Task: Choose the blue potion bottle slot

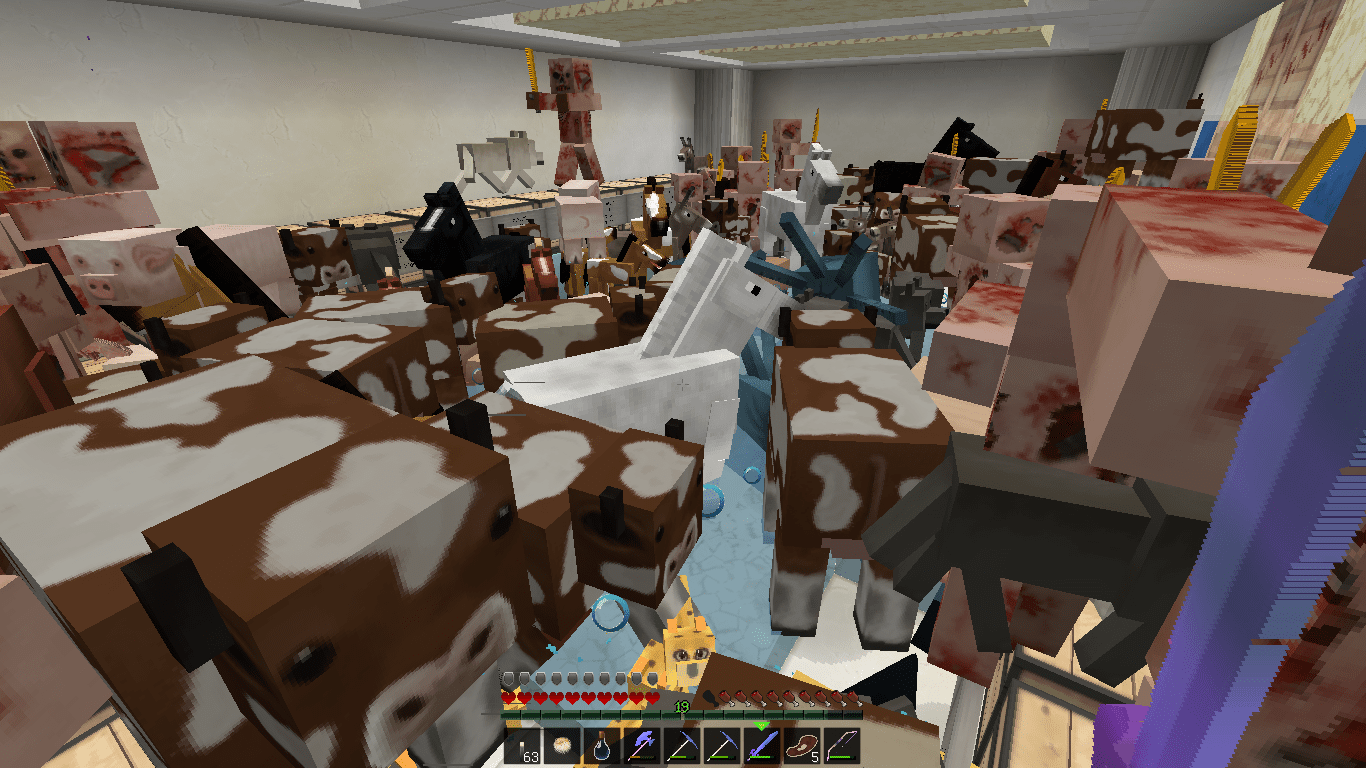Action: click(x=602, y=746)
